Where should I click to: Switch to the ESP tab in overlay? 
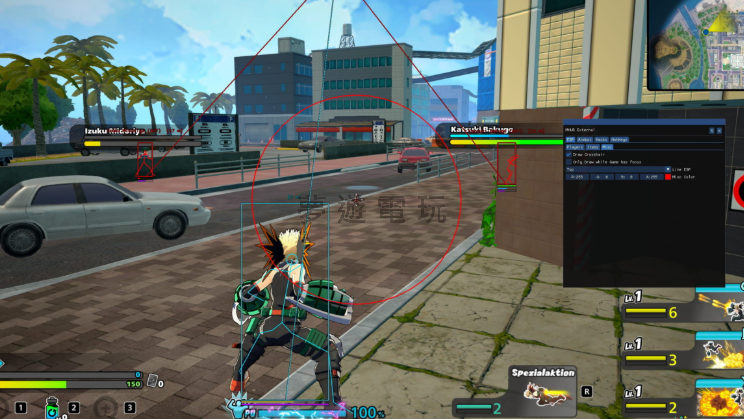point(570,139)
